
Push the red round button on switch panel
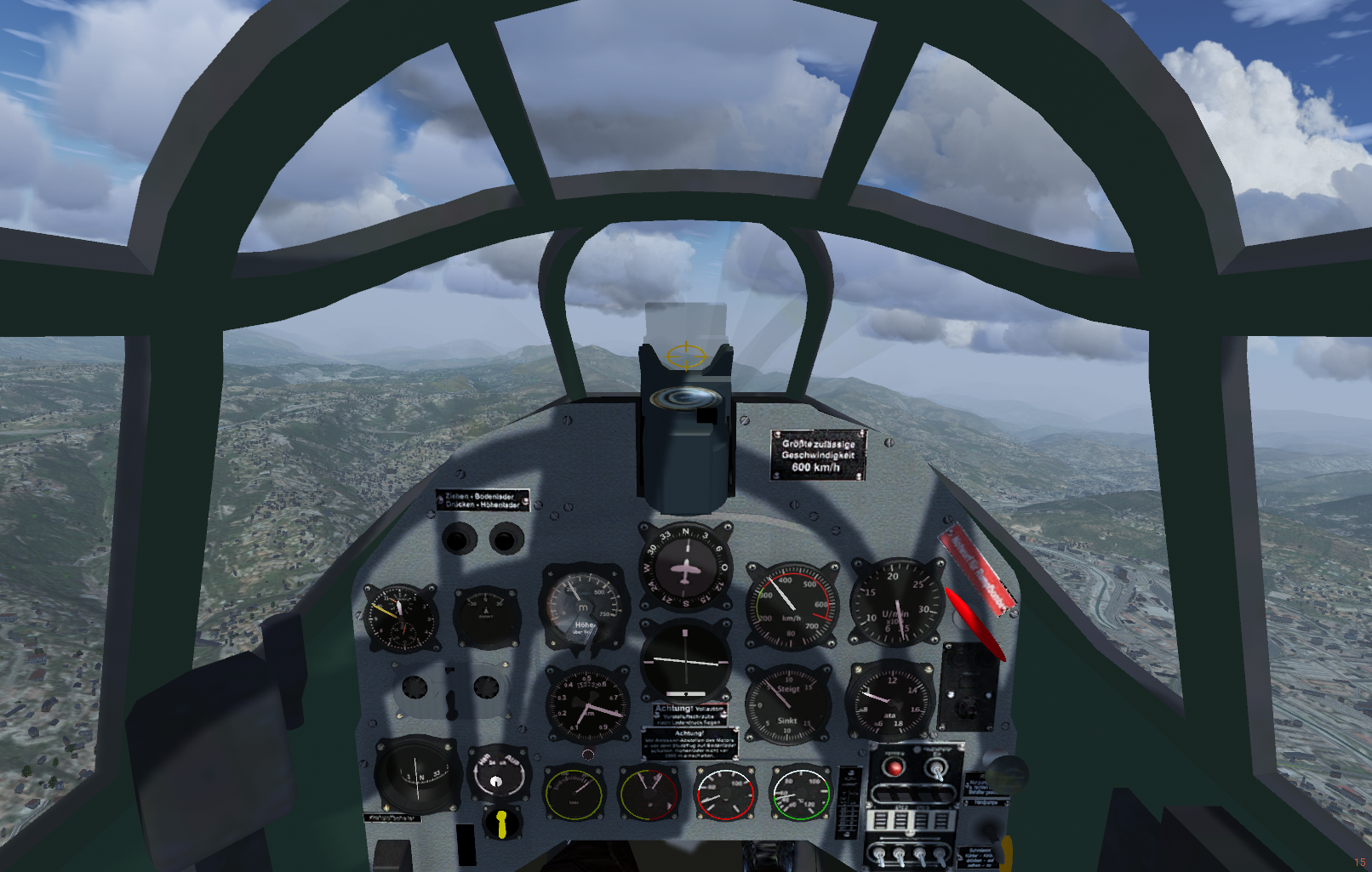894,768
